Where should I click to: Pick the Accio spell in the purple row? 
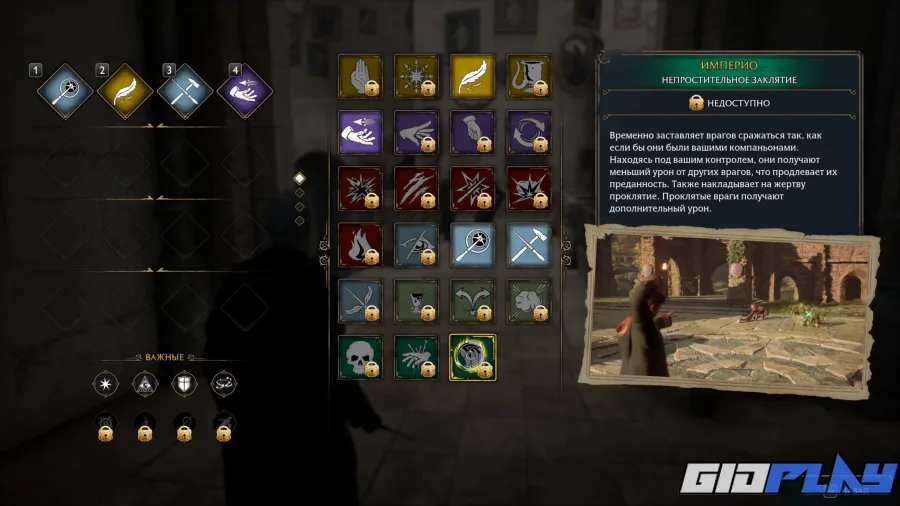(360, 133)
